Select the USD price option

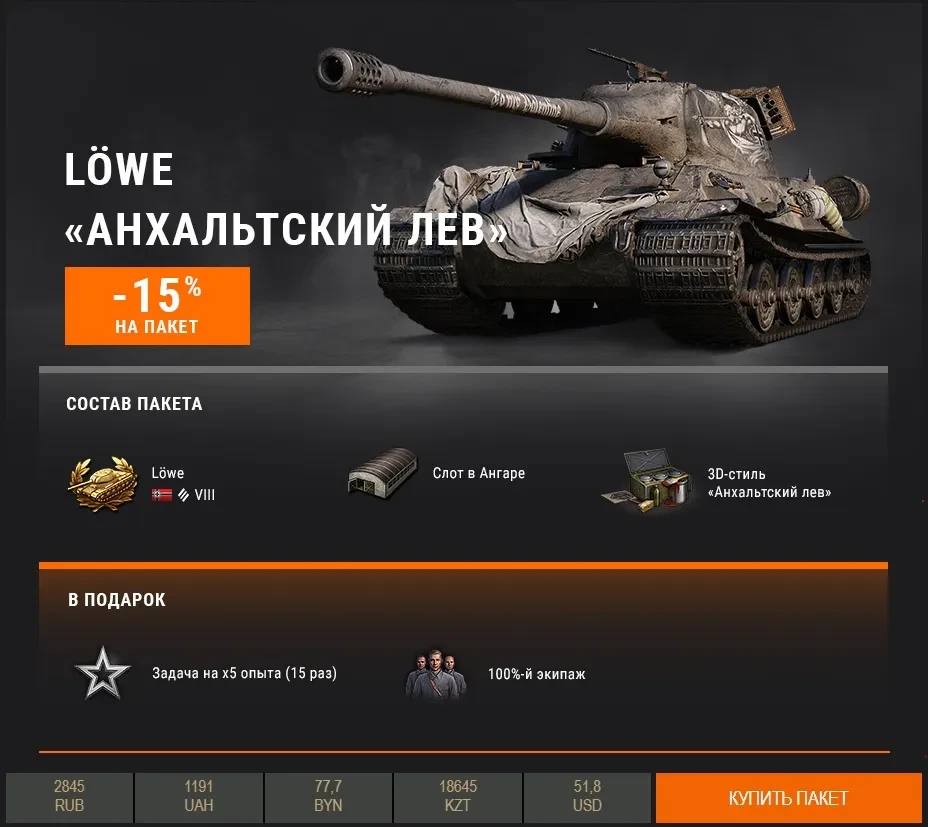coord(588,797)
